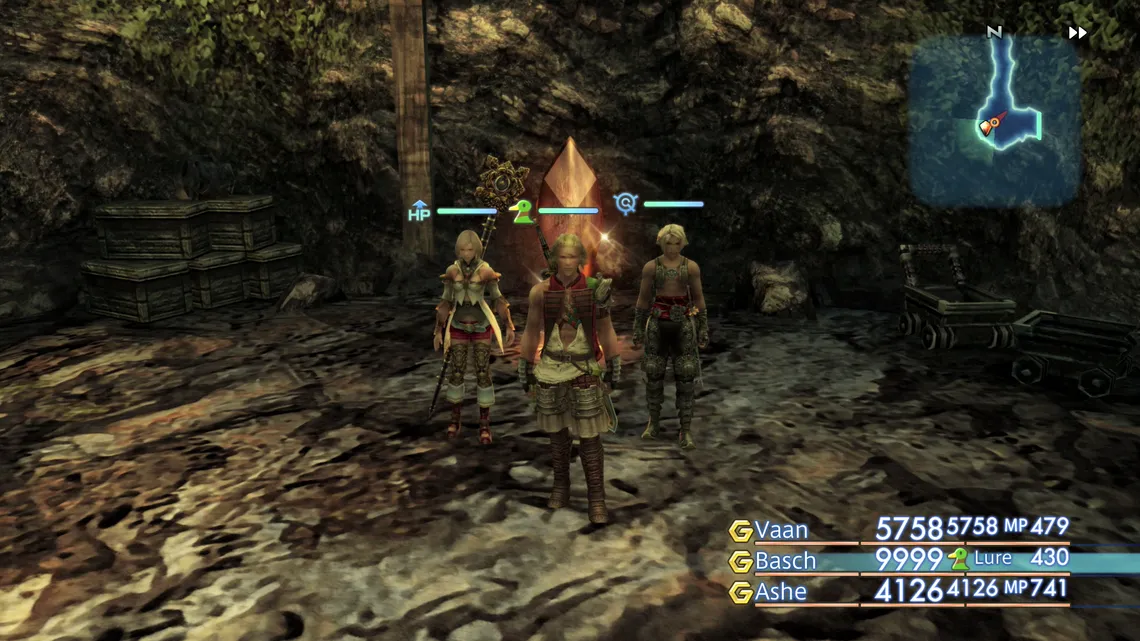Click the gambit icon beside Vaan
Viewport: 1140px width, 641px height.
tap(740, 531)
